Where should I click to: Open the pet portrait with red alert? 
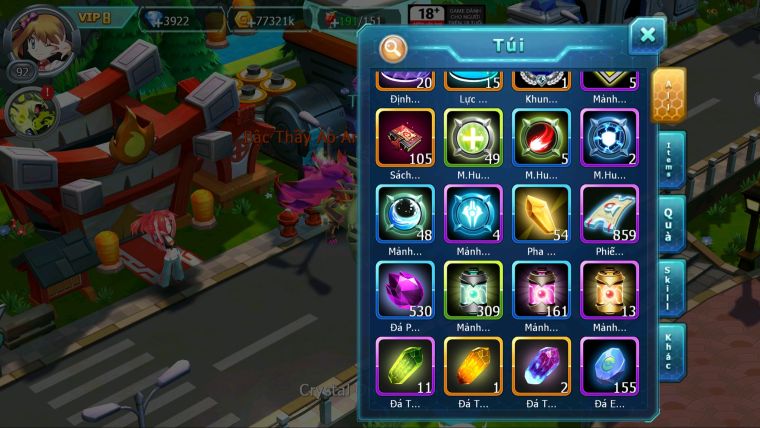pyautogui.click(x=28, y=112)
